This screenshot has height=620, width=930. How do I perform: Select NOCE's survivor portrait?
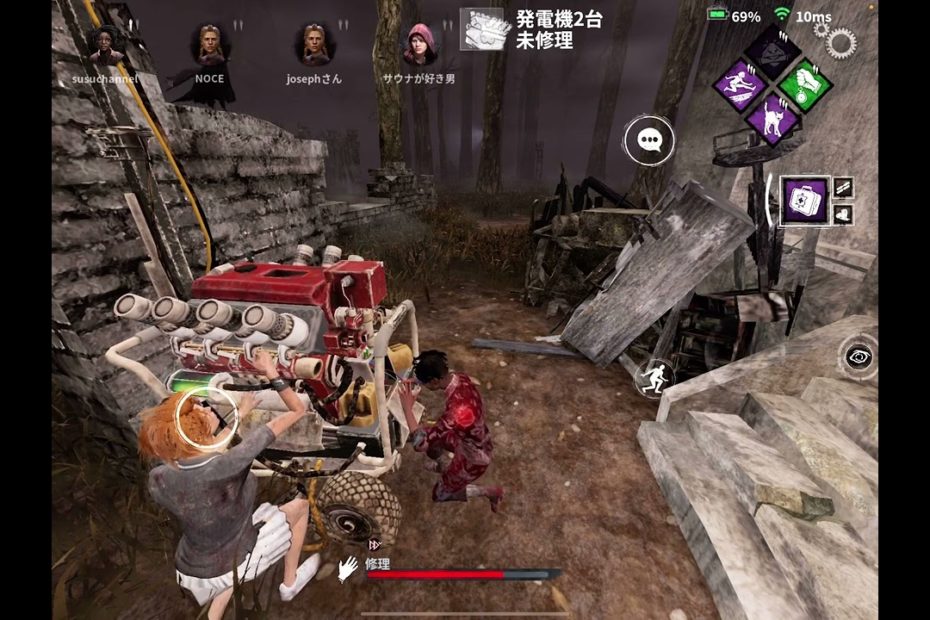click(x=209, y=45)
